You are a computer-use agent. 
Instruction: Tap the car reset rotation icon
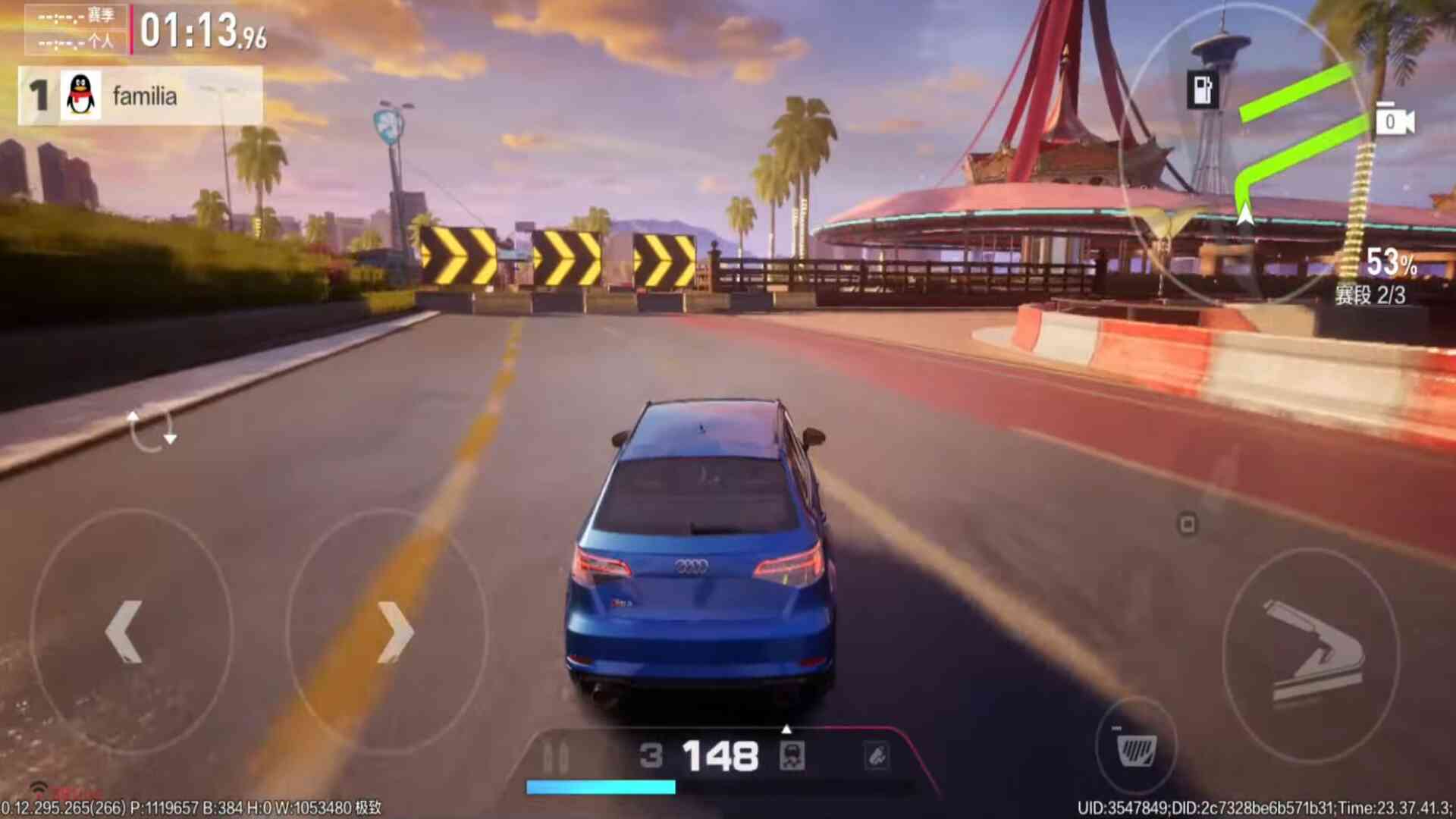click(152, 429)
